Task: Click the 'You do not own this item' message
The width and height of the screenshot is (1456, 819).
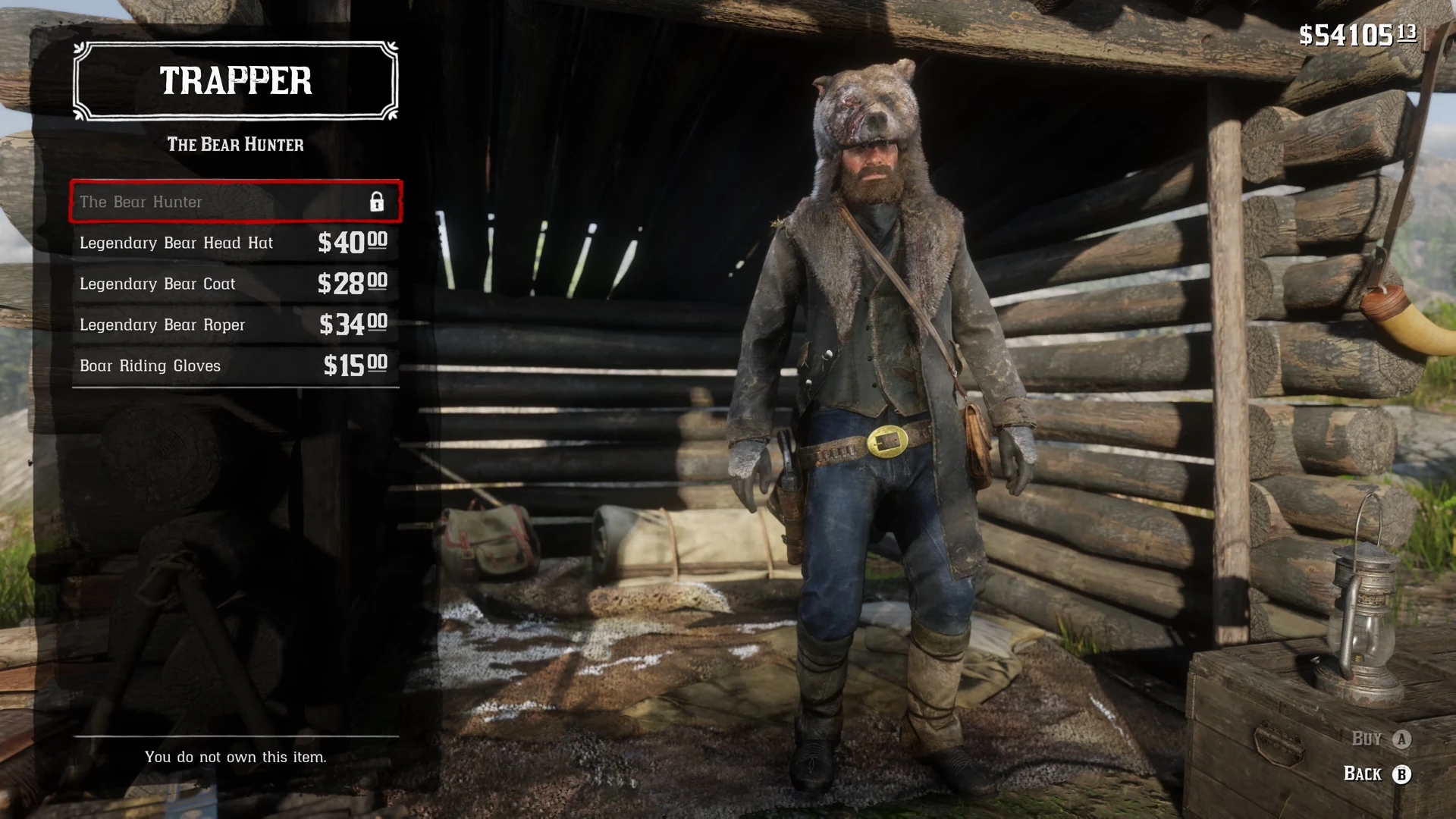Action: point(236,756)
